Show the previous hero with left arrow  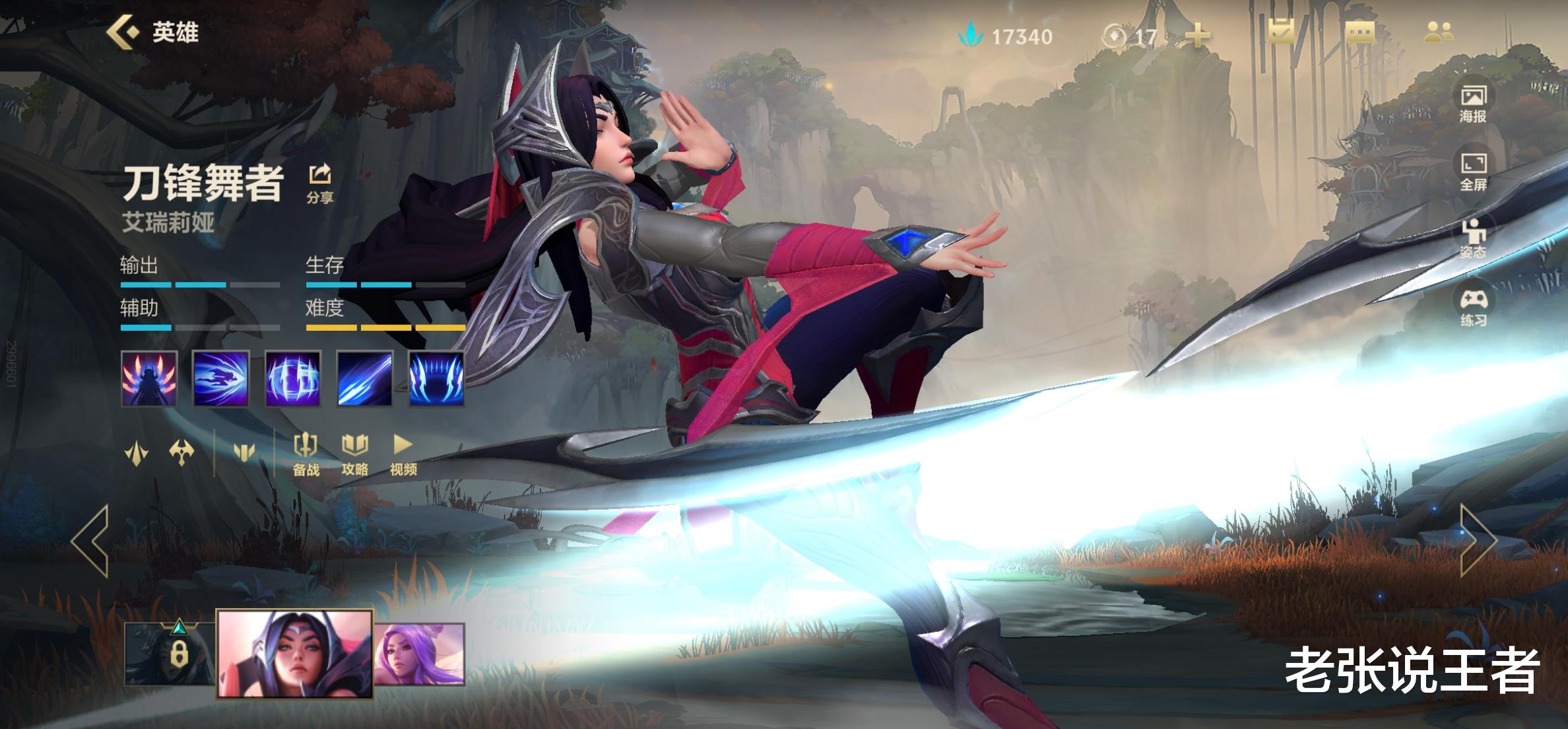pos(90,541)
